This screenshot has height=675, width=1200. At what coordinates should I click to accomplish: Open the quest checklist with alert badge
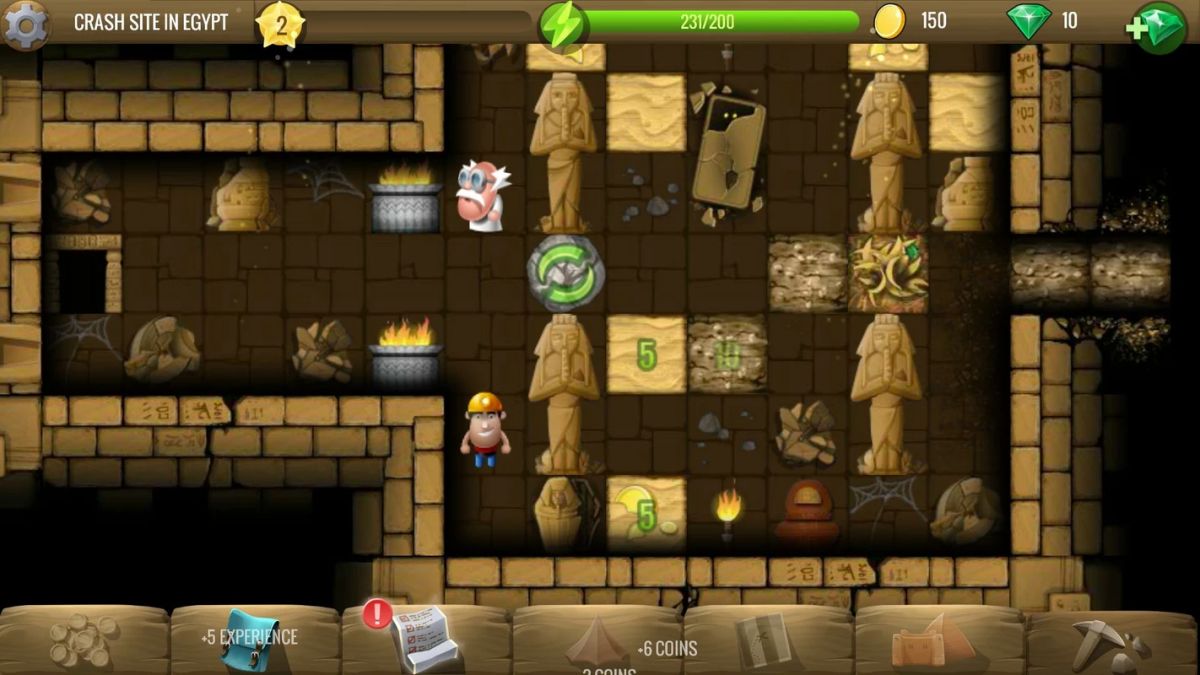click(x=424, y=636)
